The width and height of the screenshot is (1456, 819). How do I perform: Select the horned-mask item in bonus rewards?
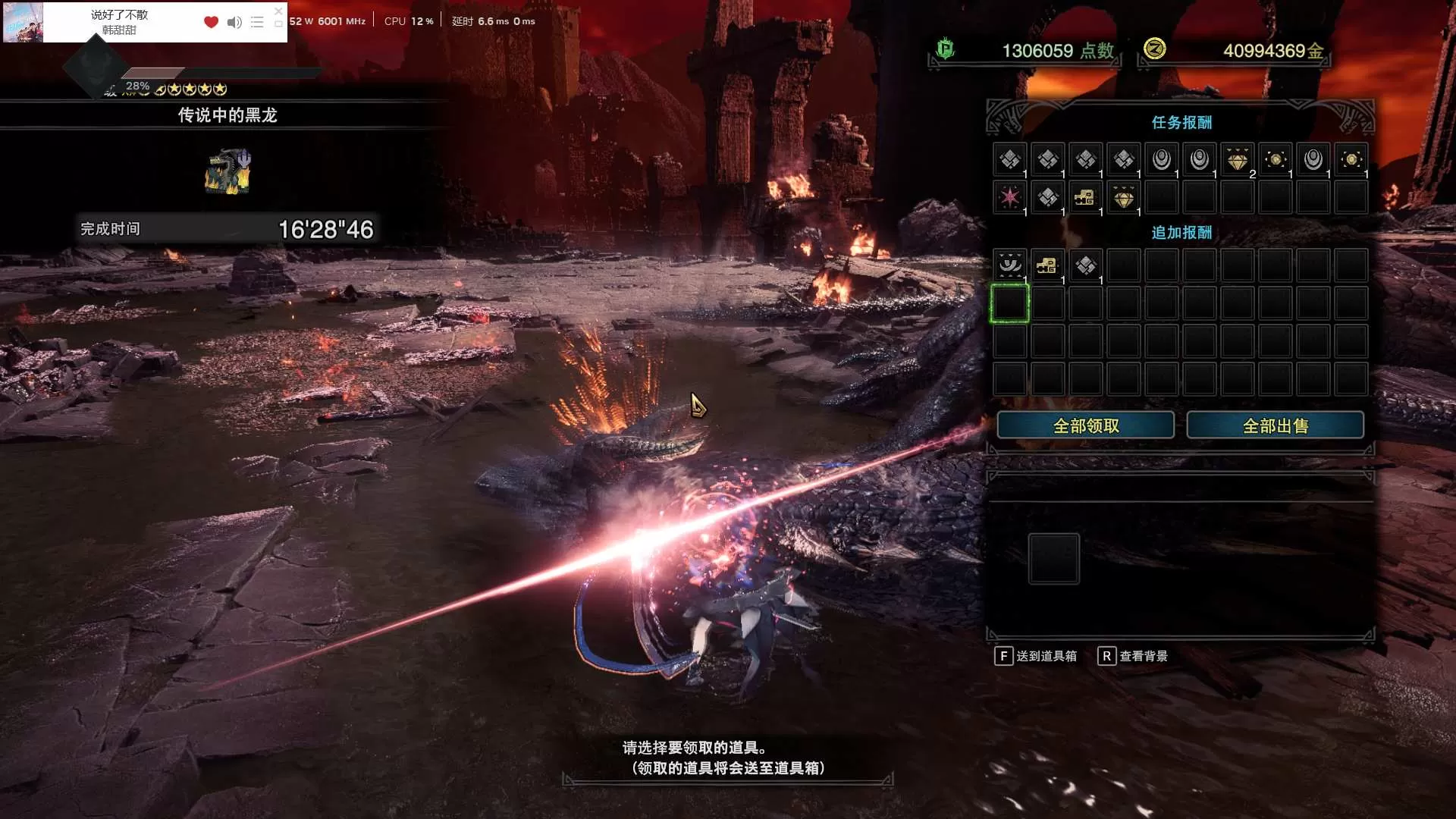1009,265
